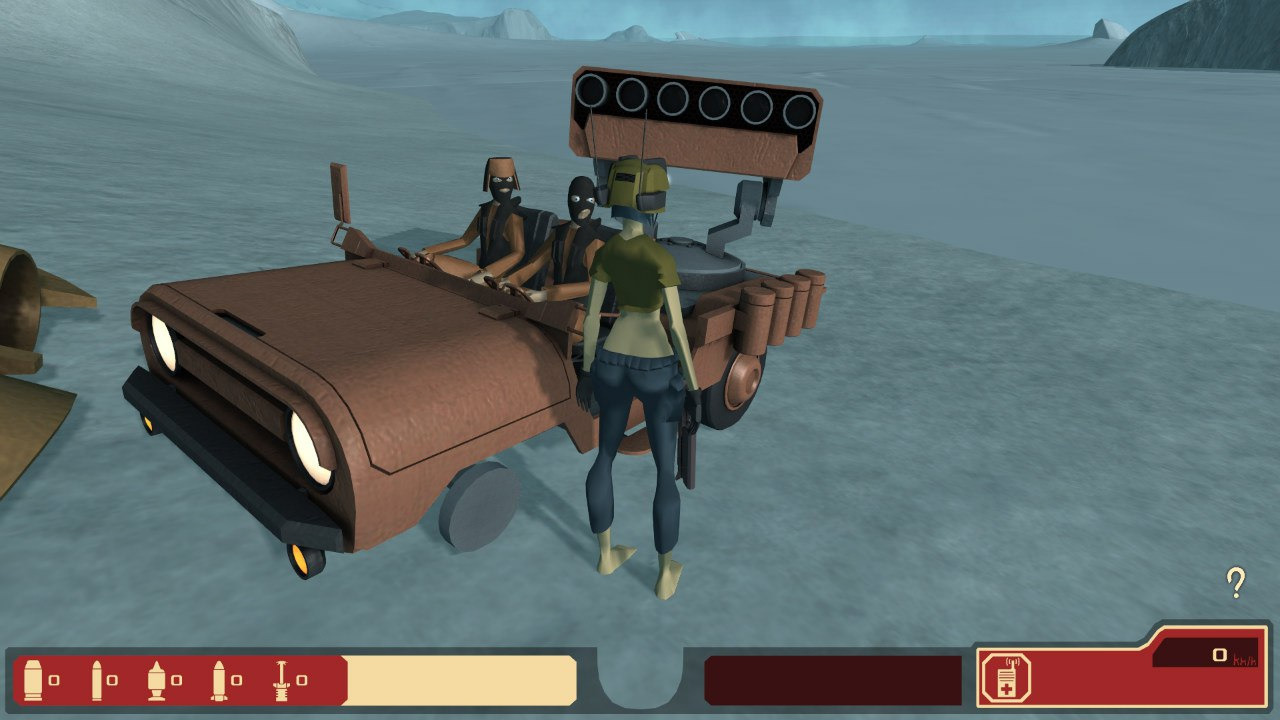Viewport: 1280px width, 720px height.
Task: Choose the wide pointed shell ammo icon
Action: click(156, 680)
